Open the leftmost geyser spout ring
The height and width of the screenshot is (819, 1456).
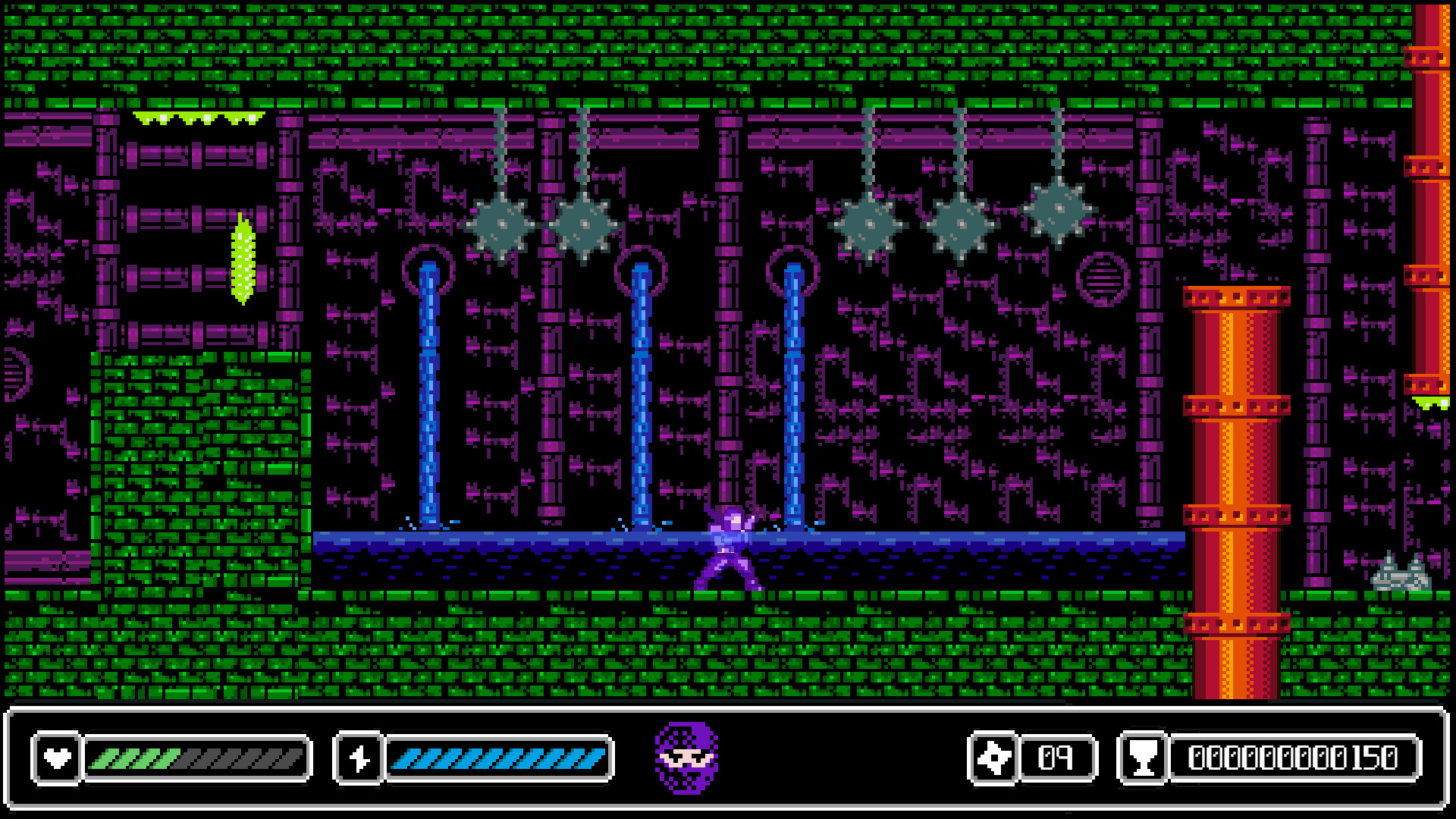tap(428, 269)
